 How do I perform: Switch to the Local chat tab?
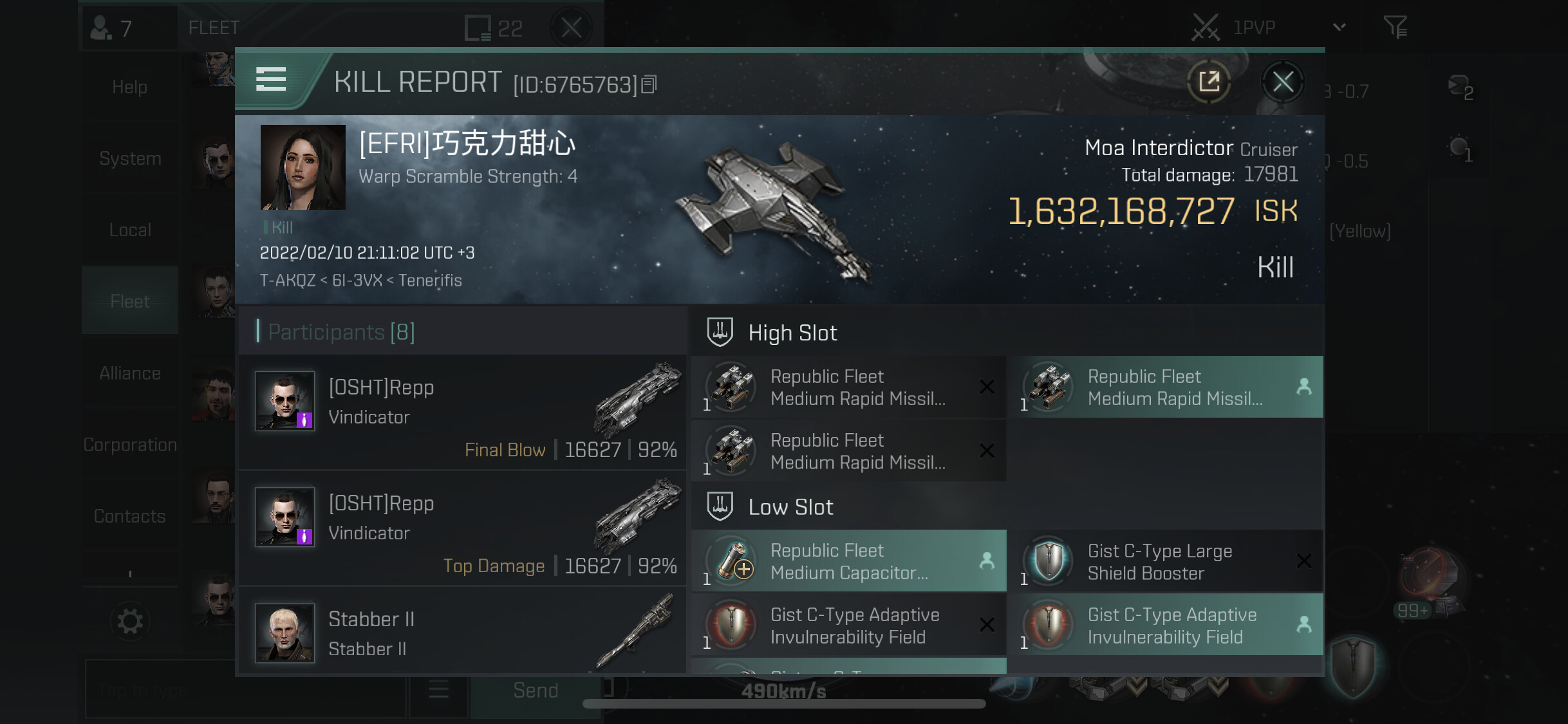click(x=130, y=230)
